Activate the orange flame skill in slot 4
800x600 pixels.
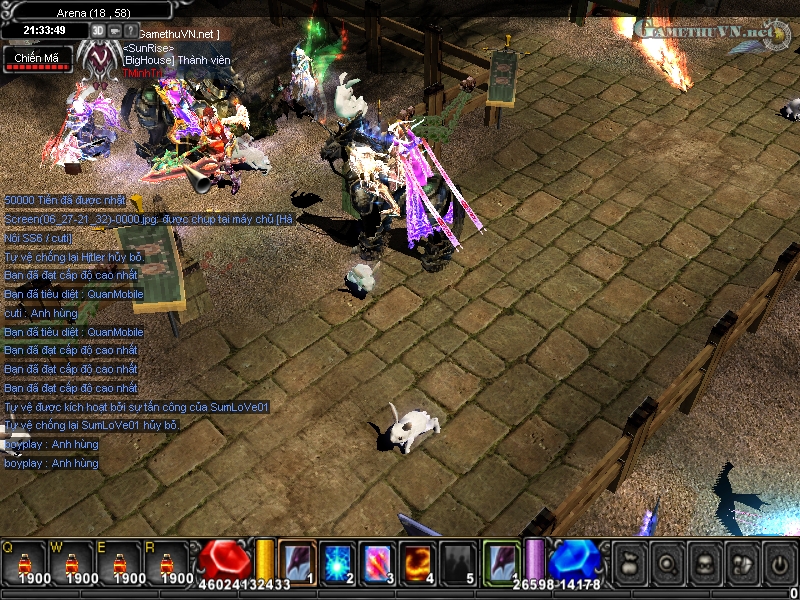pos(416,561)
